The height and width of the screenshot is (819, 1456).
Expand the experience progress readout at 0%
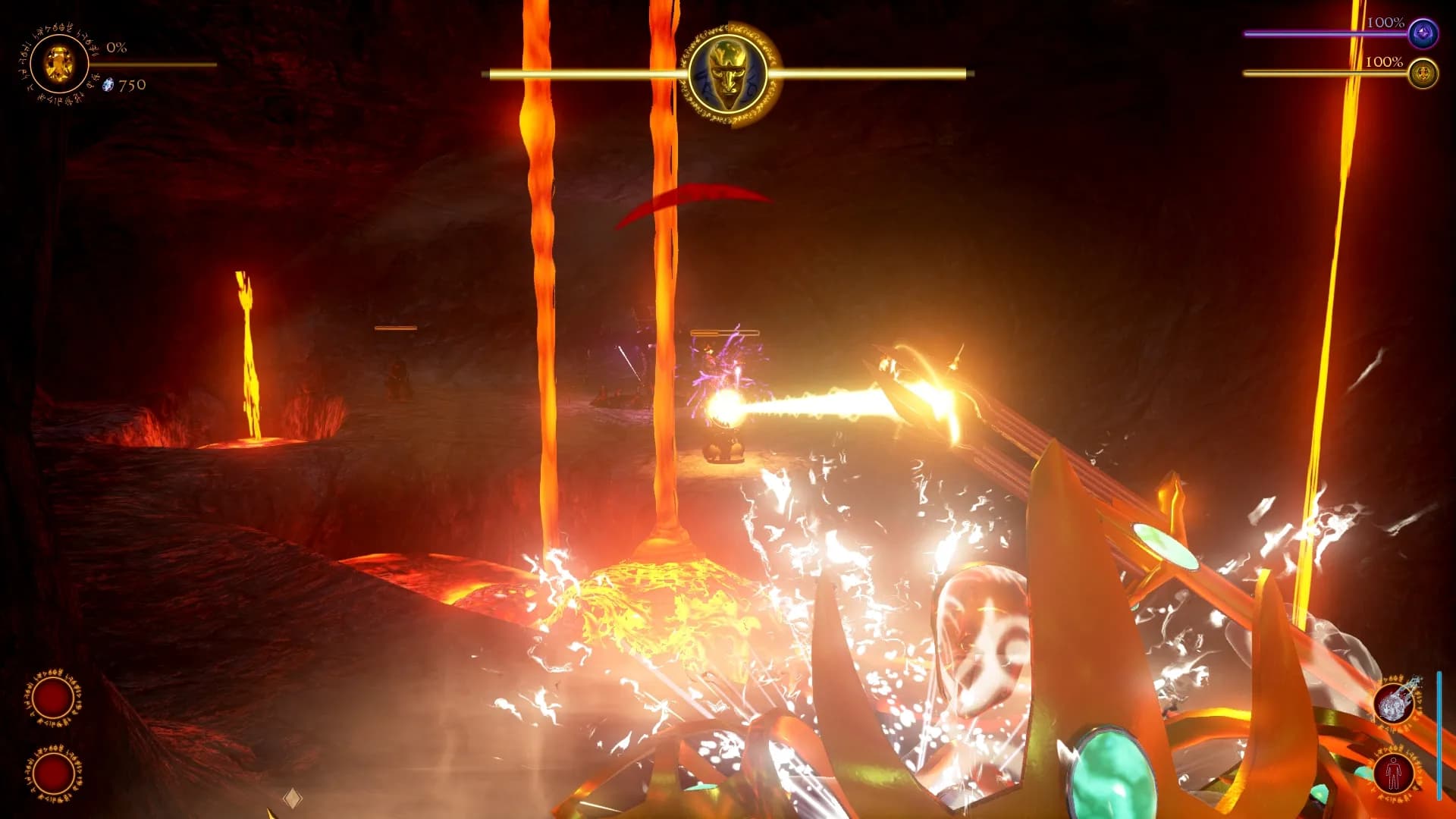pos(118,49)
